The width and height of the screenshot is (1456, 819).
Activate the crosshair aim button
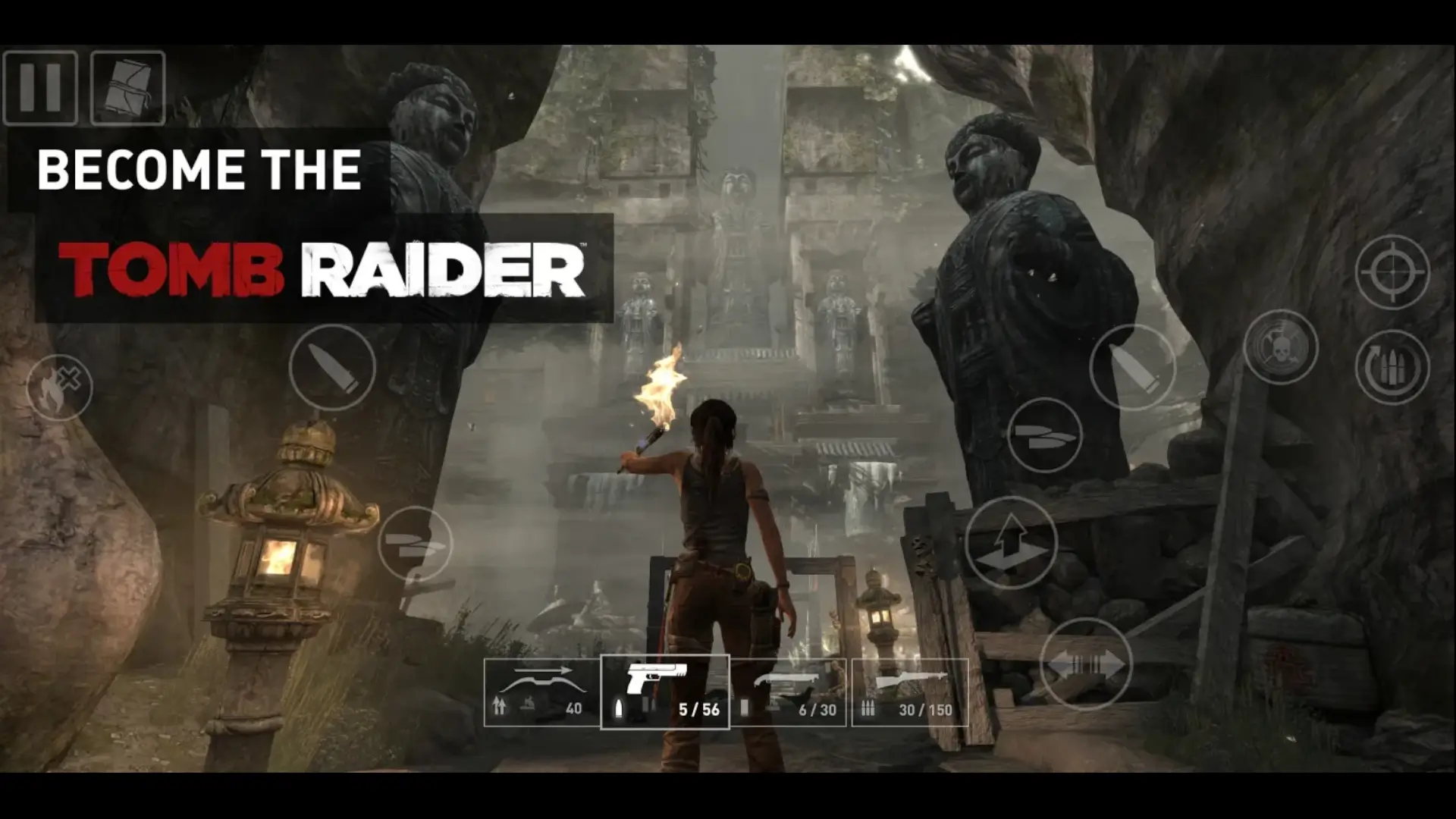tap(1392, 271)
